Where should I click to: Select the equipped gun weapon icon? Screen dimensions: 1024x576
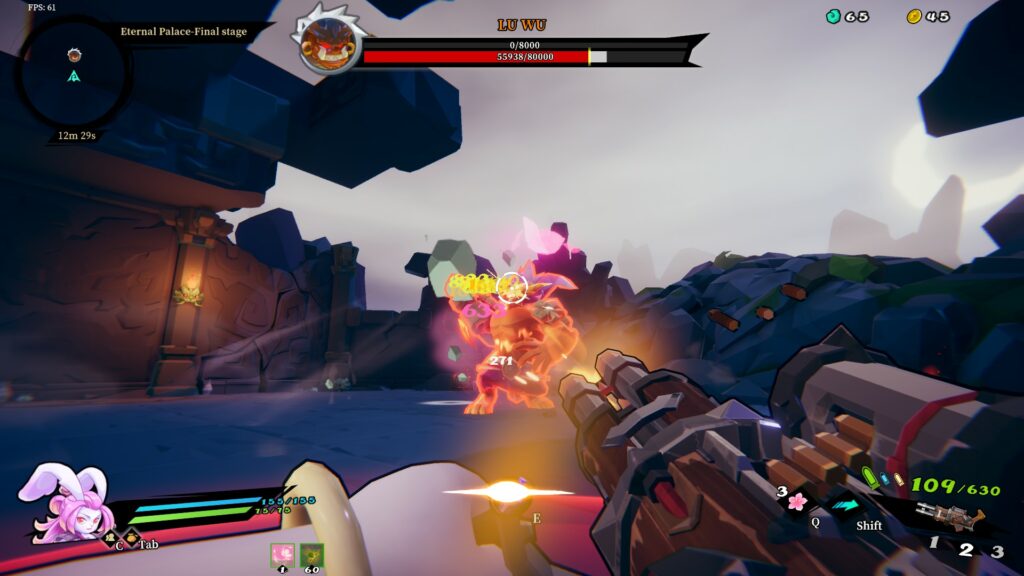tap(950, 516)
